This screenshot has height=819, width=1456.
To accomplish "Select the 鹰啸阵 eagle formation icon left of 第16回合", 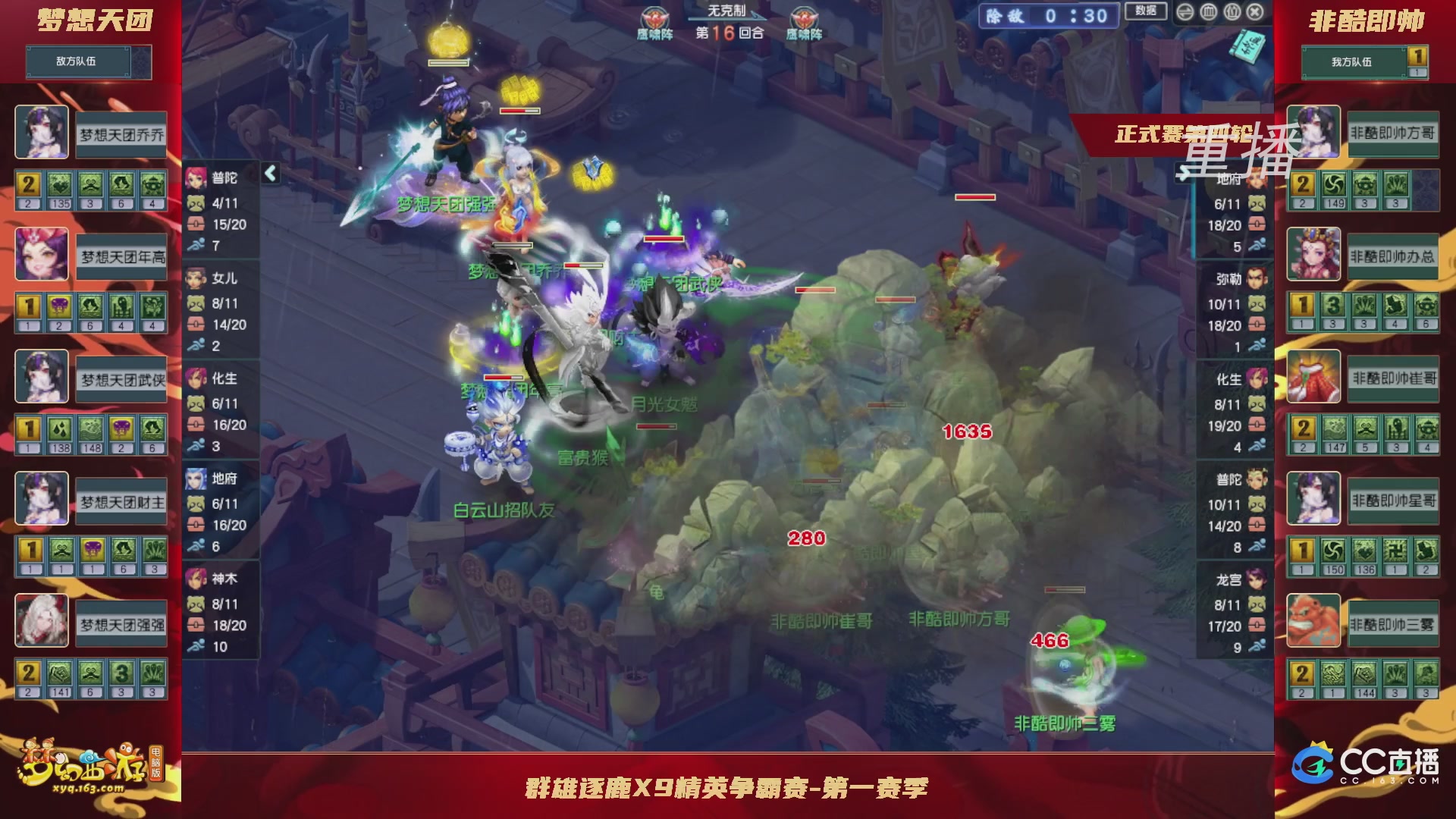I will 654,17.
